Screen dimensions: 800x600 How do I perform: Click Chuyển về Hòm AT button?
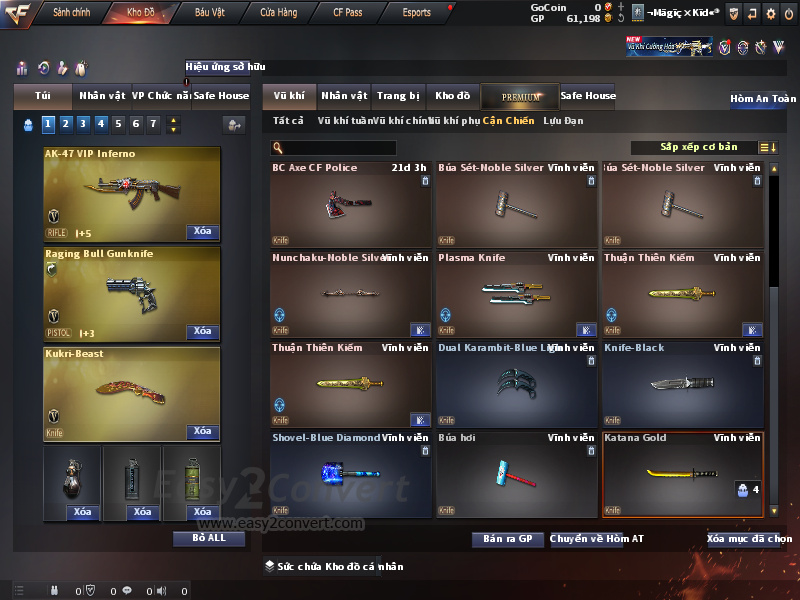click(x=597, y=539)
